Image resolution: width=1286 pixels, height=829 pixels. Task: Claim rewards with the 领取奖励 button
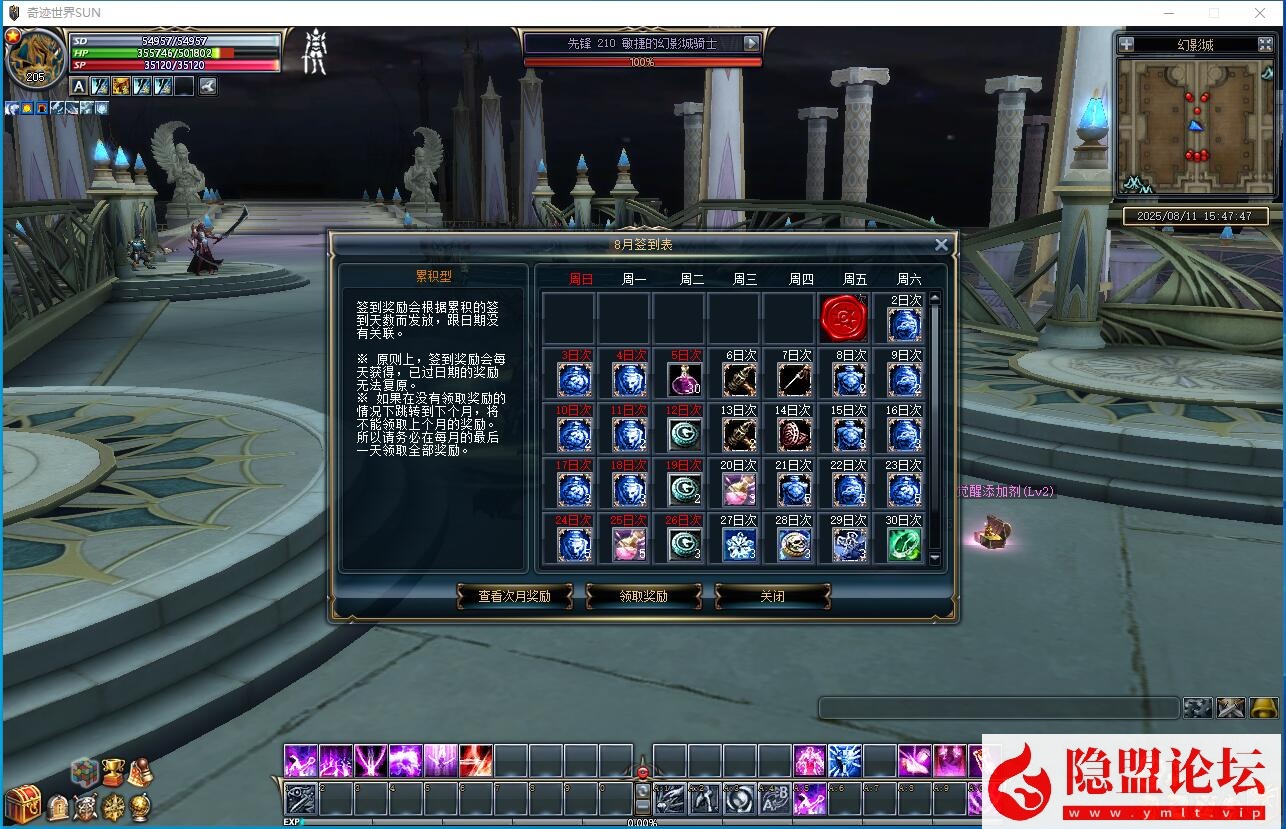coord(643,596)
